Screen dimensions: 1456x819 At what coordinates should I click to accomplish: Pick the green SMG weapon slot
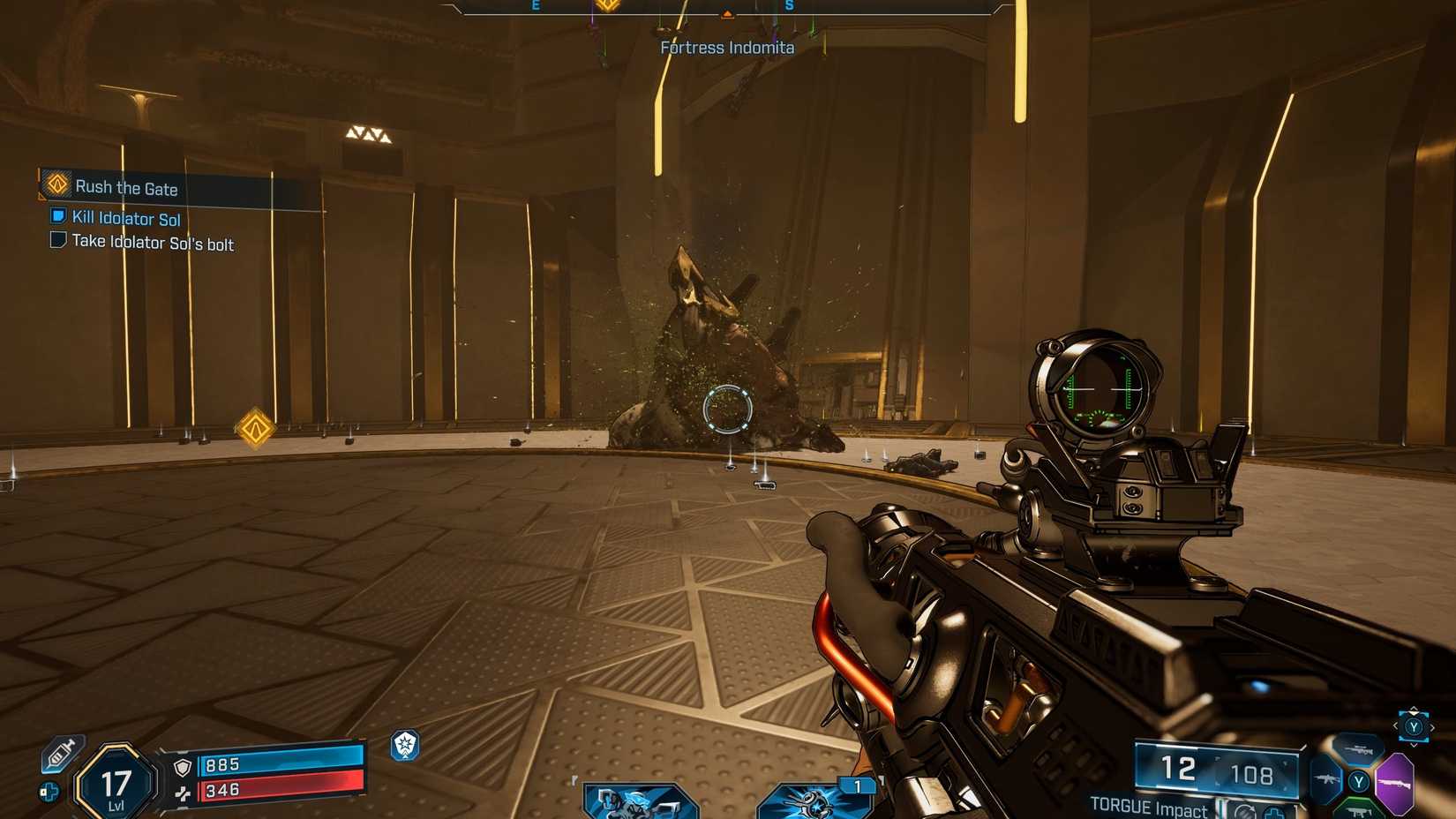click(1358, 811)
